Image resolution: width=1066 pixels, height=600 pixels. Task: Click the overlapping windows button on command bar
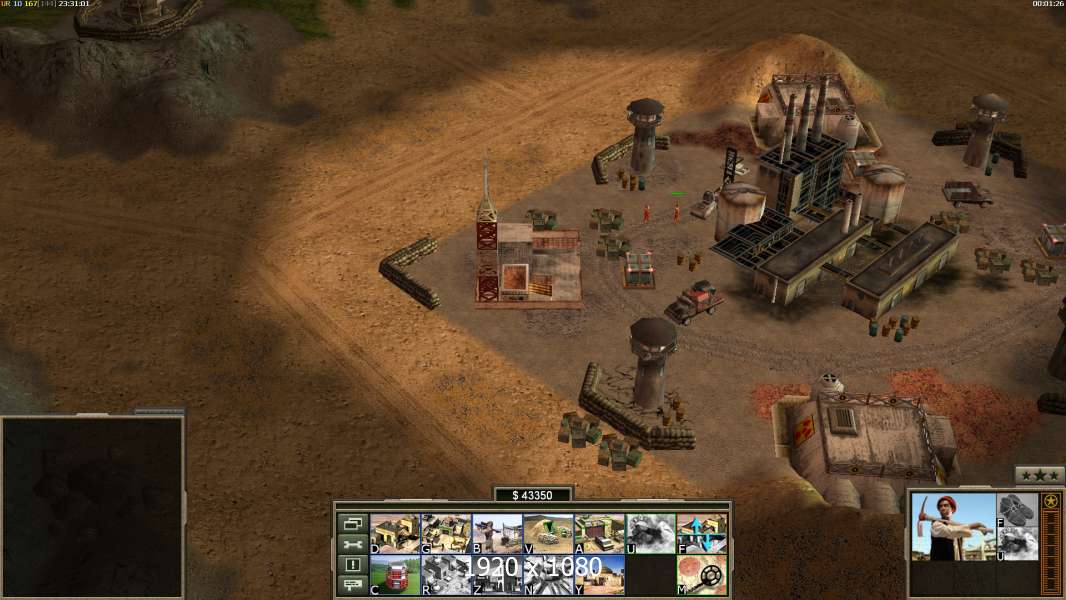[x=352, y=524]
